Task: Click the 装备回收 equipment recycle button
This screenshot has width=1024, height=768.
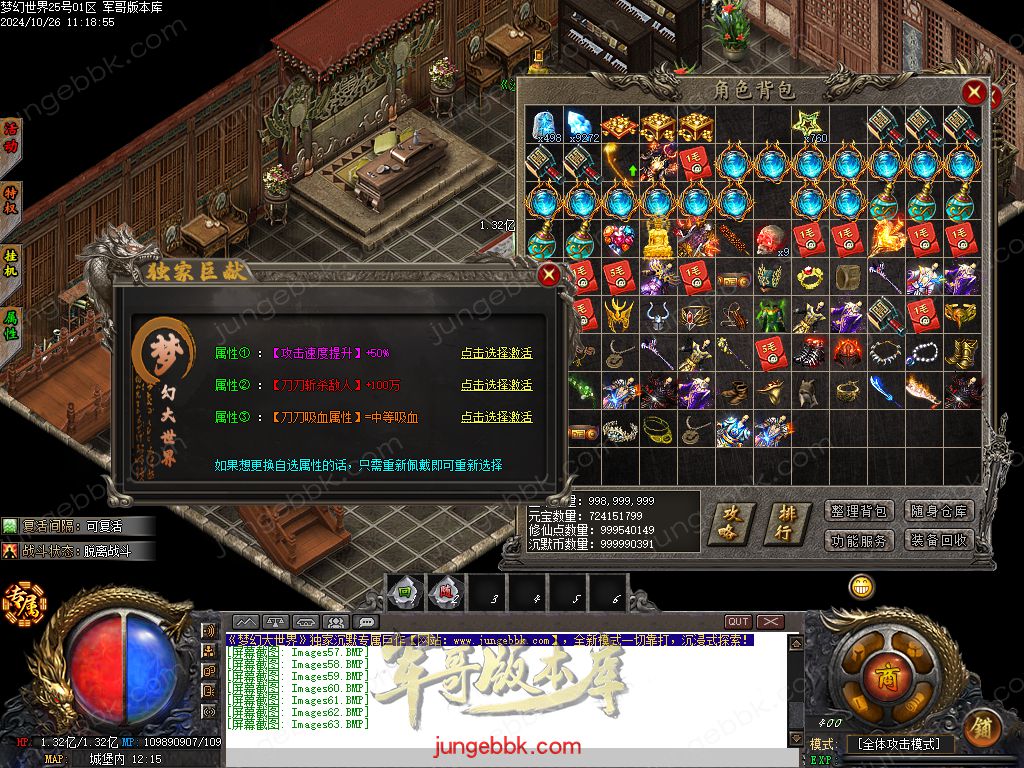Action: pyautogui.click(x=939, y=540)
